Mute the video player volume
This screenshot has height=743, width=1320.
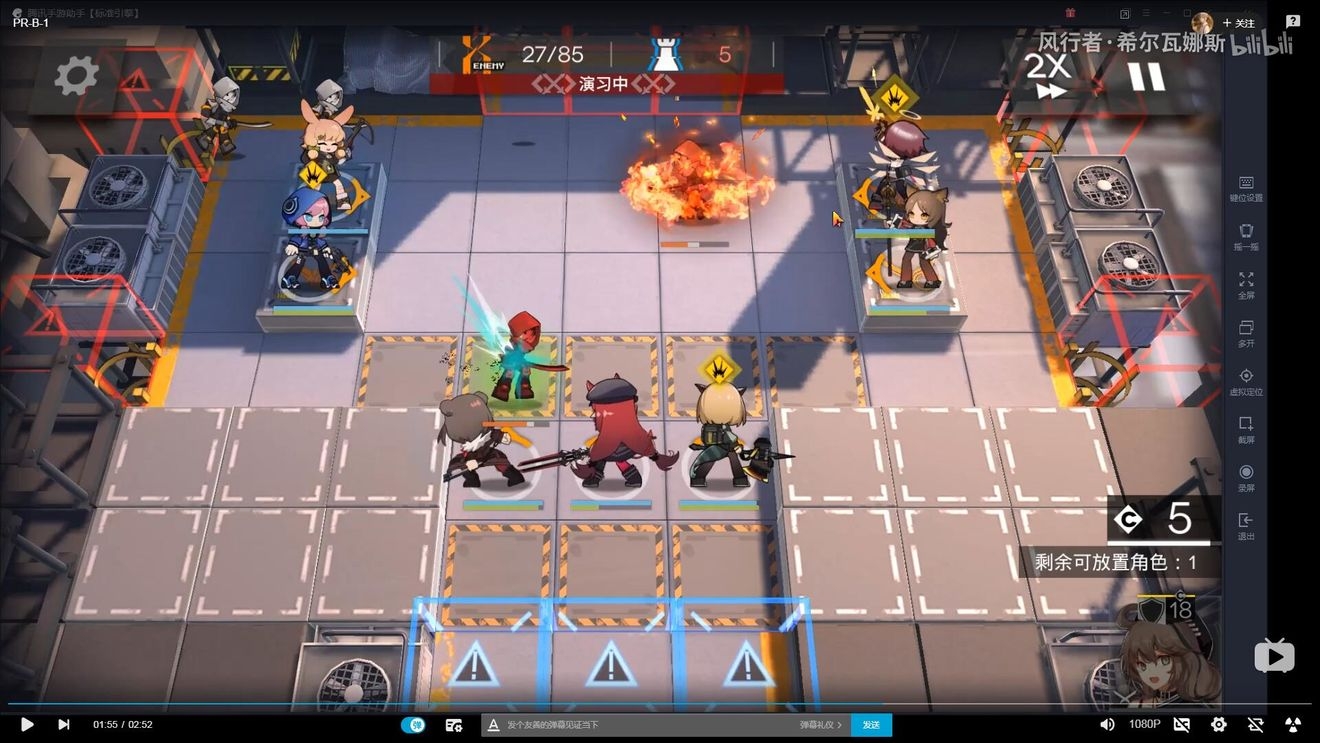(1107, 724)
